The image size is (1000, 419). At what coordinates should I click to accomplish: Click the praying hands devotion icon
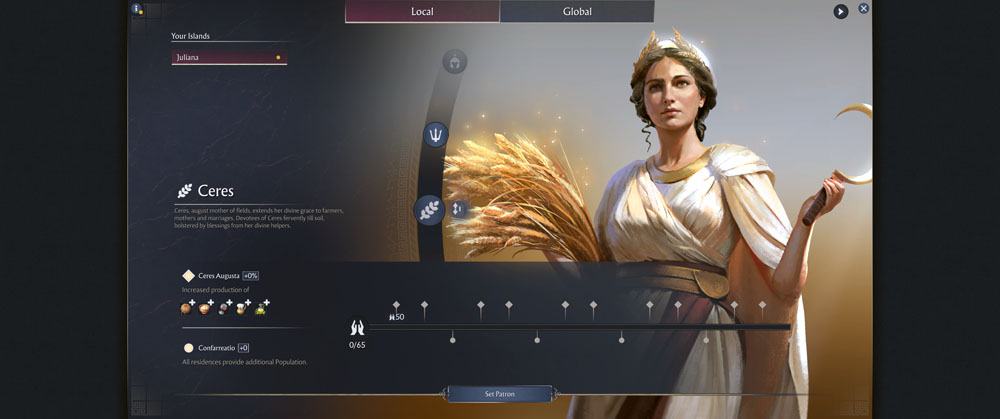tap(357, 328)
